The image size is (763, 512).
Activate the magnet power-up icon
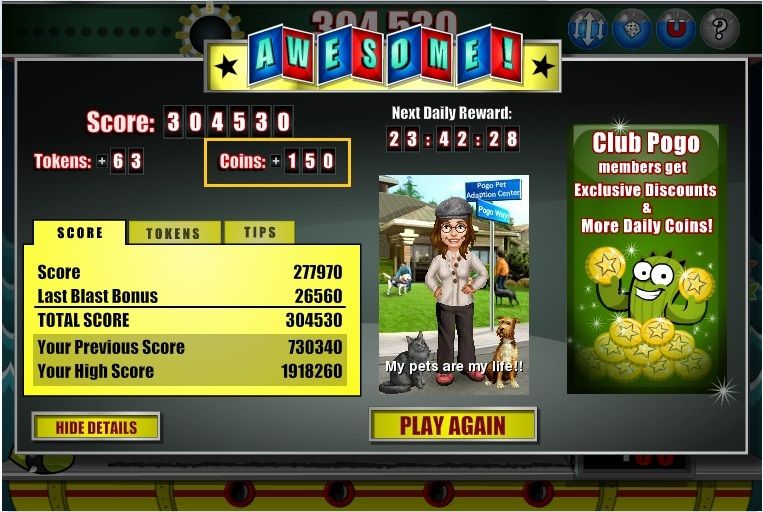676,29
